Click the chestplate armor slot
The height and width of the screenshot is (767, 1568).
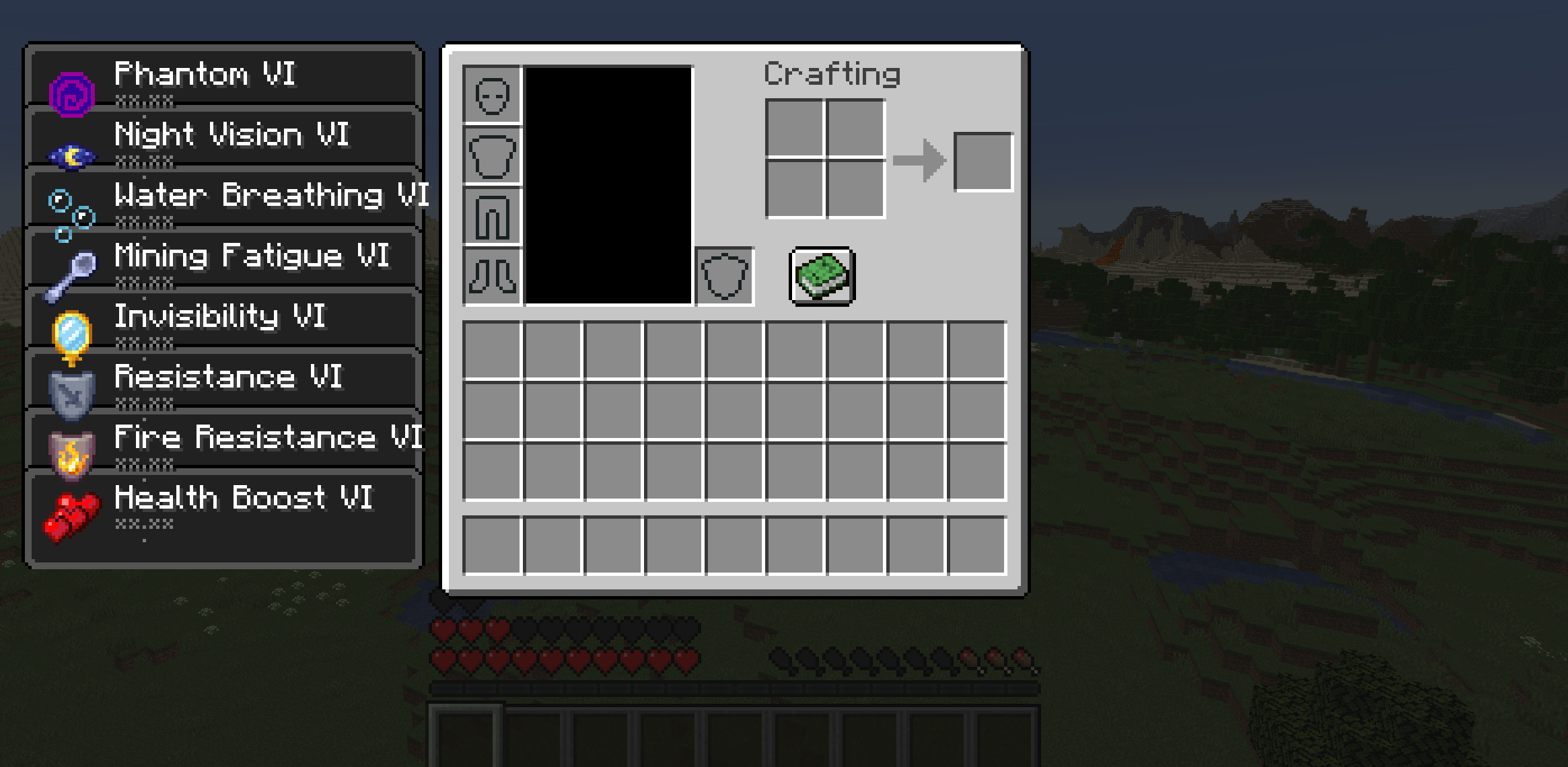(x=493, y=155)
